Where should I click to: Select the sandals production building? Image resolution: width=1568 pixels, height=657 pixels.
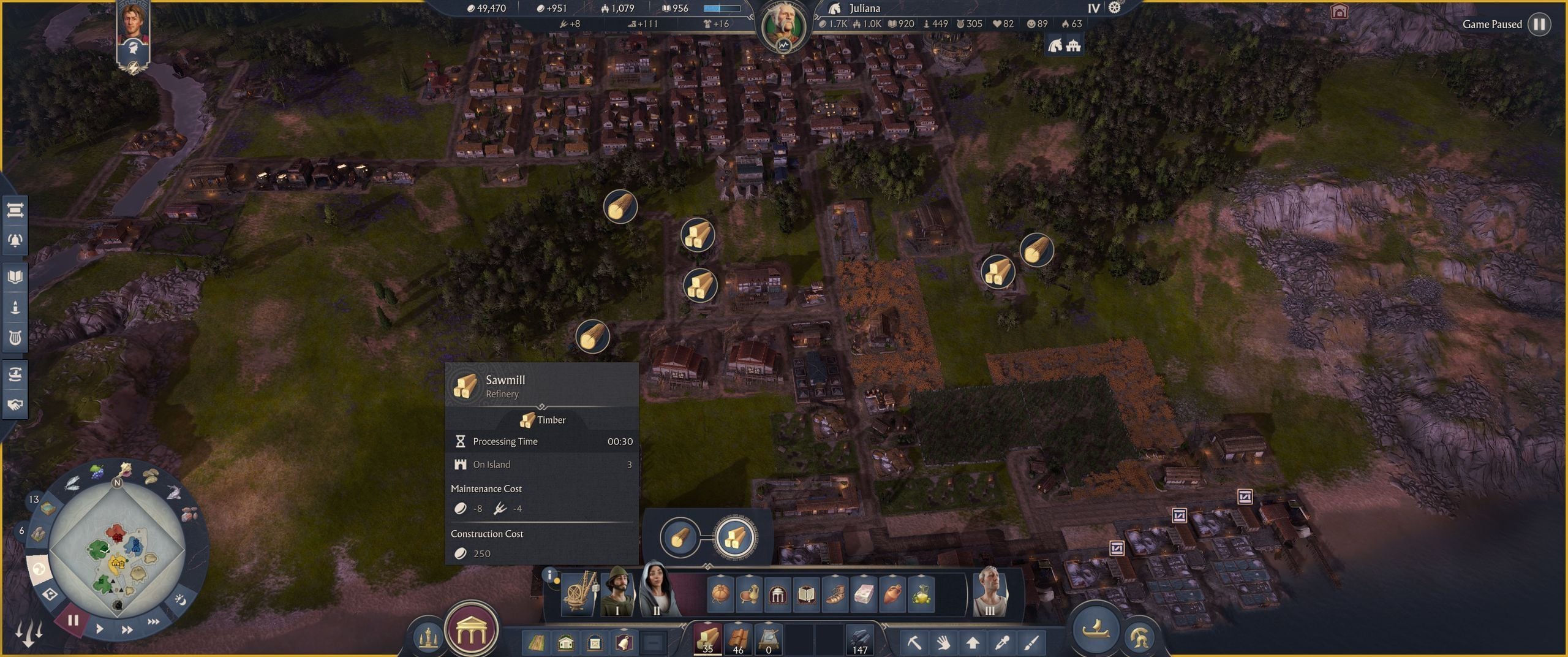click(x=835, y=593)
